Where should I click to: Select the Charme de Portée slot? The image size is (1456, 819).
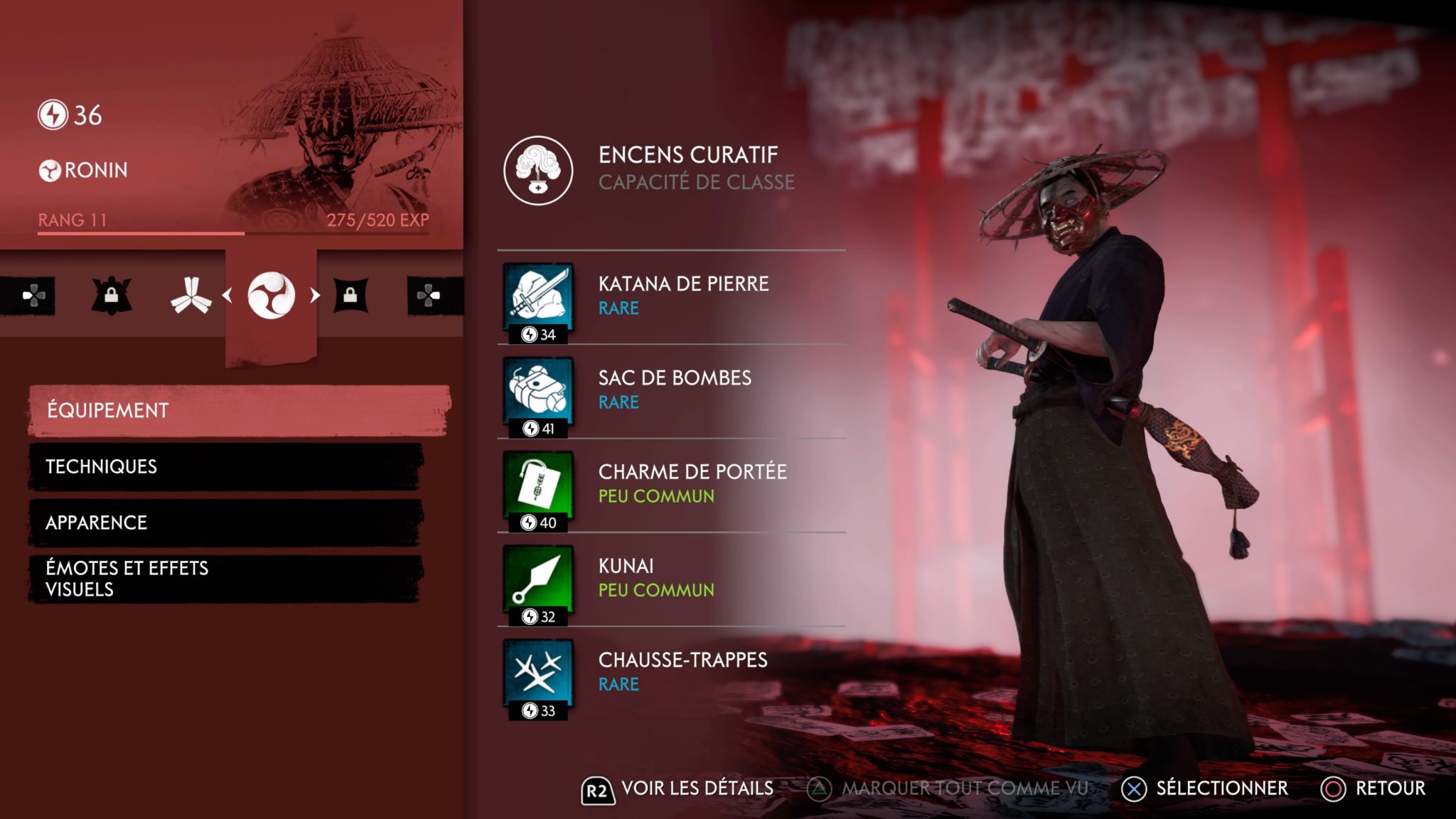tap(671, 486)
